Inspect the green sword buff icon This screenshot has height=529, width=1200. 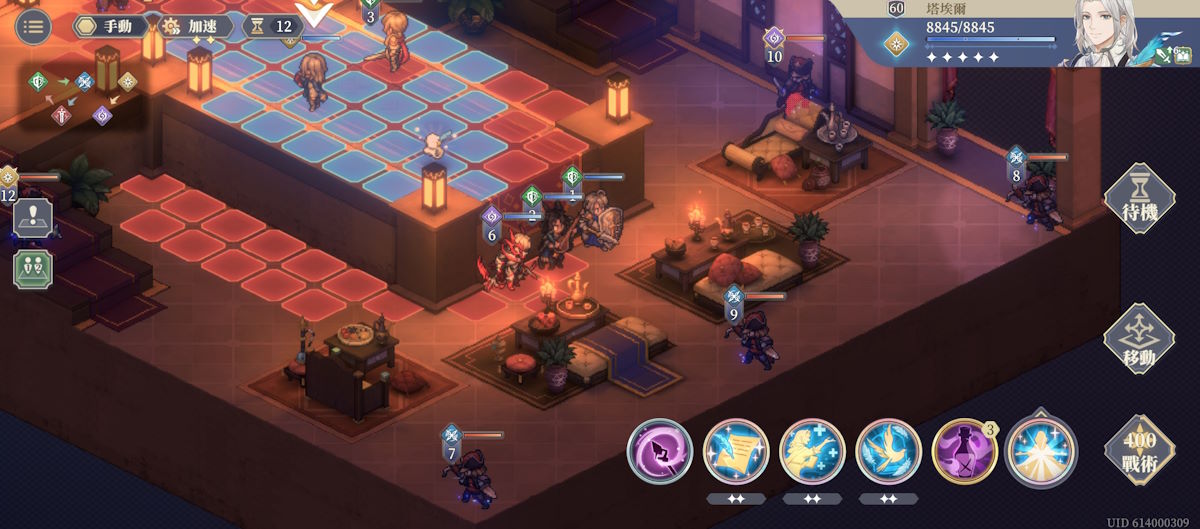tap(1162, 57)
